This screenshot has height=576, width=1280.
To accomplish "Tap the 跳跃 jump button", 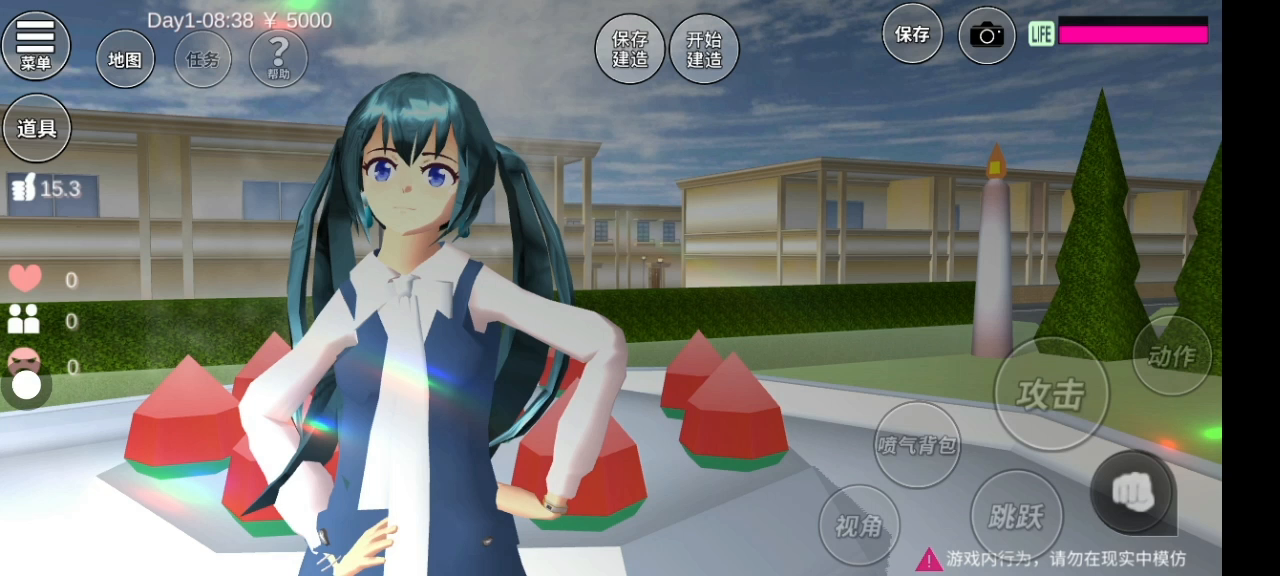I will point(1016,516).
